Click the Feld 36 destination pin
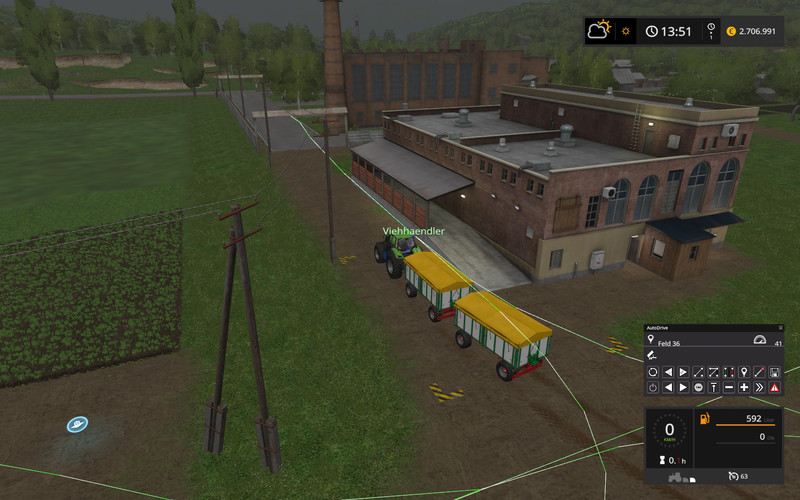 point(651,340)
